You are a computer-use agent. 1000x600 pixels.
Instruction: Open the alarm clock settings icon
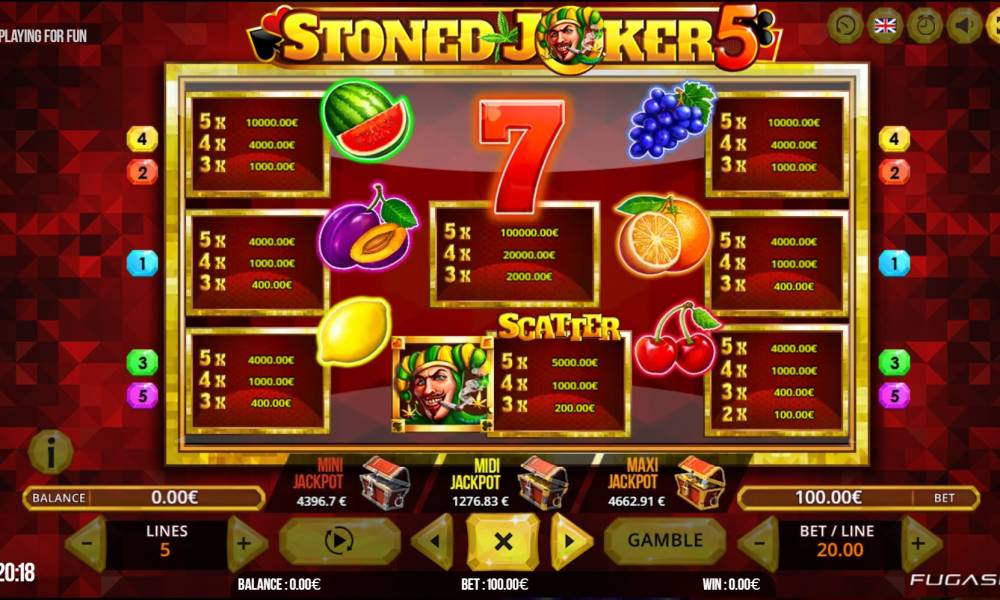tap(925, 26)
